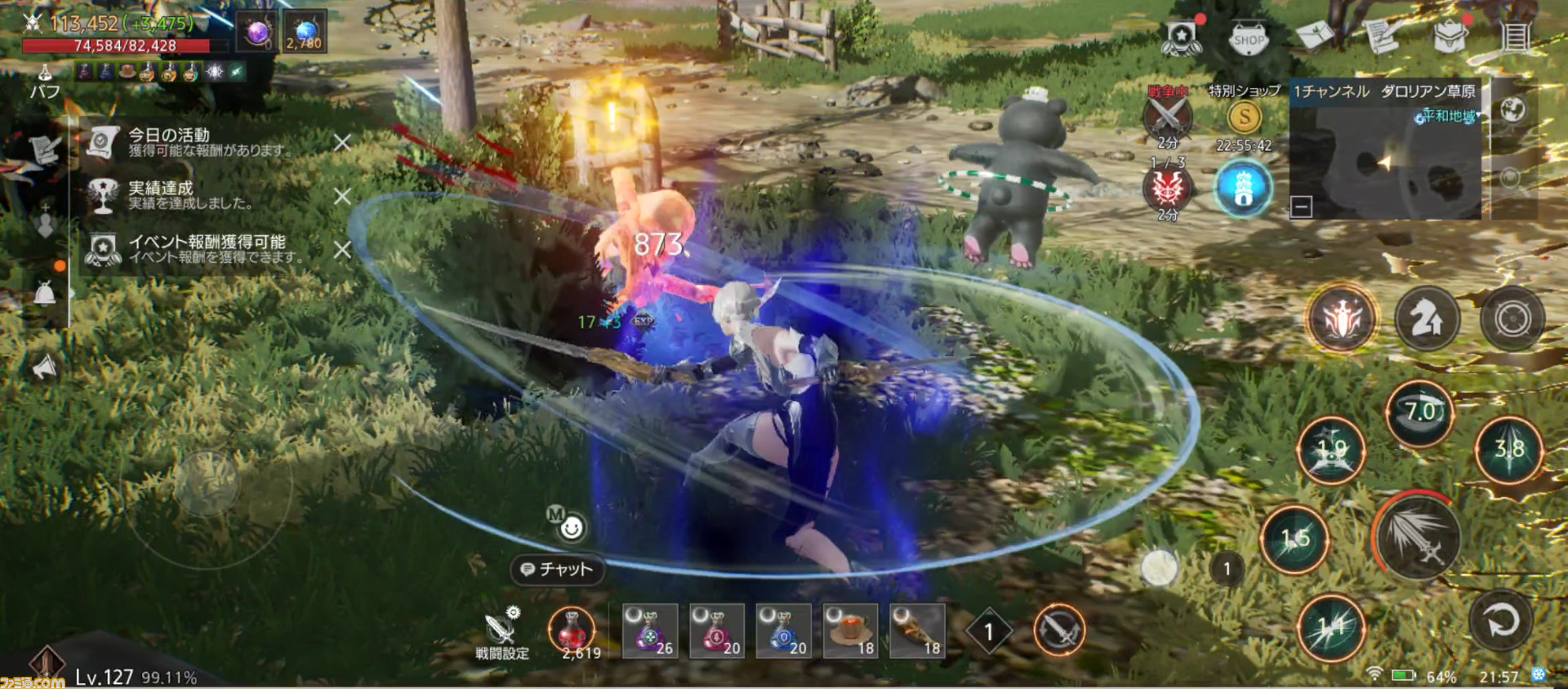The width and height of the screenshot is (1568, 689).
Task: Toggle the targeting reticle icon top right
Action: [x=1511, y=319]
